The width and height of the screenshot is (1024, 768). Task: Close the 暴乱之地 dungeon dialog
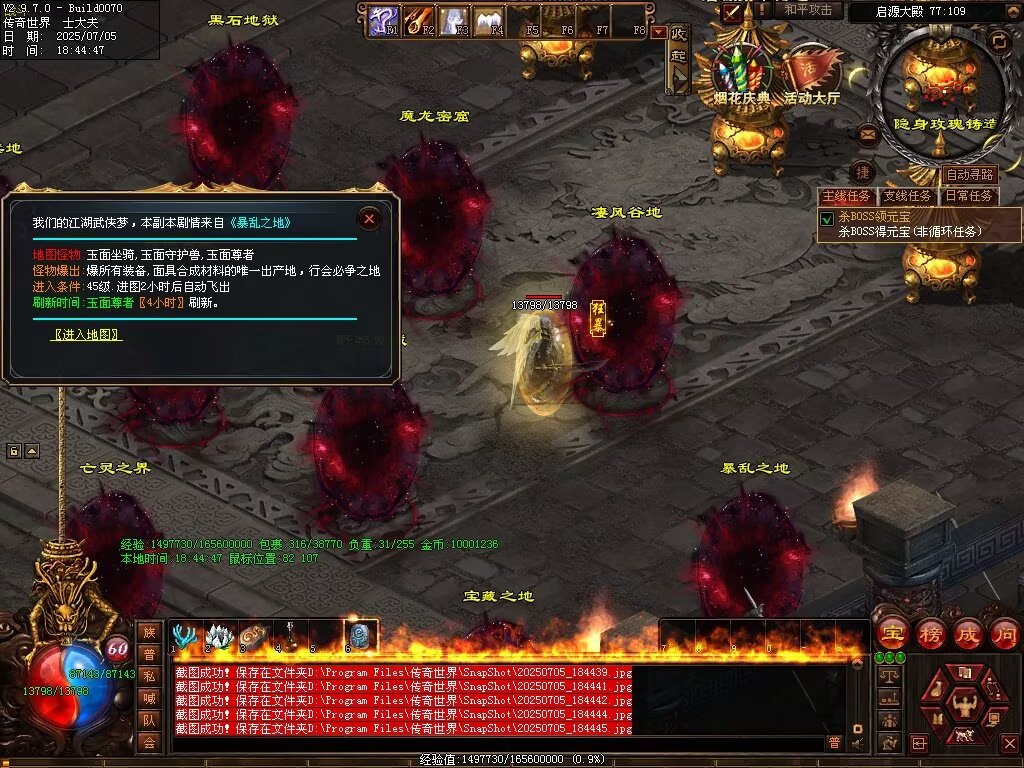point(370,218)
